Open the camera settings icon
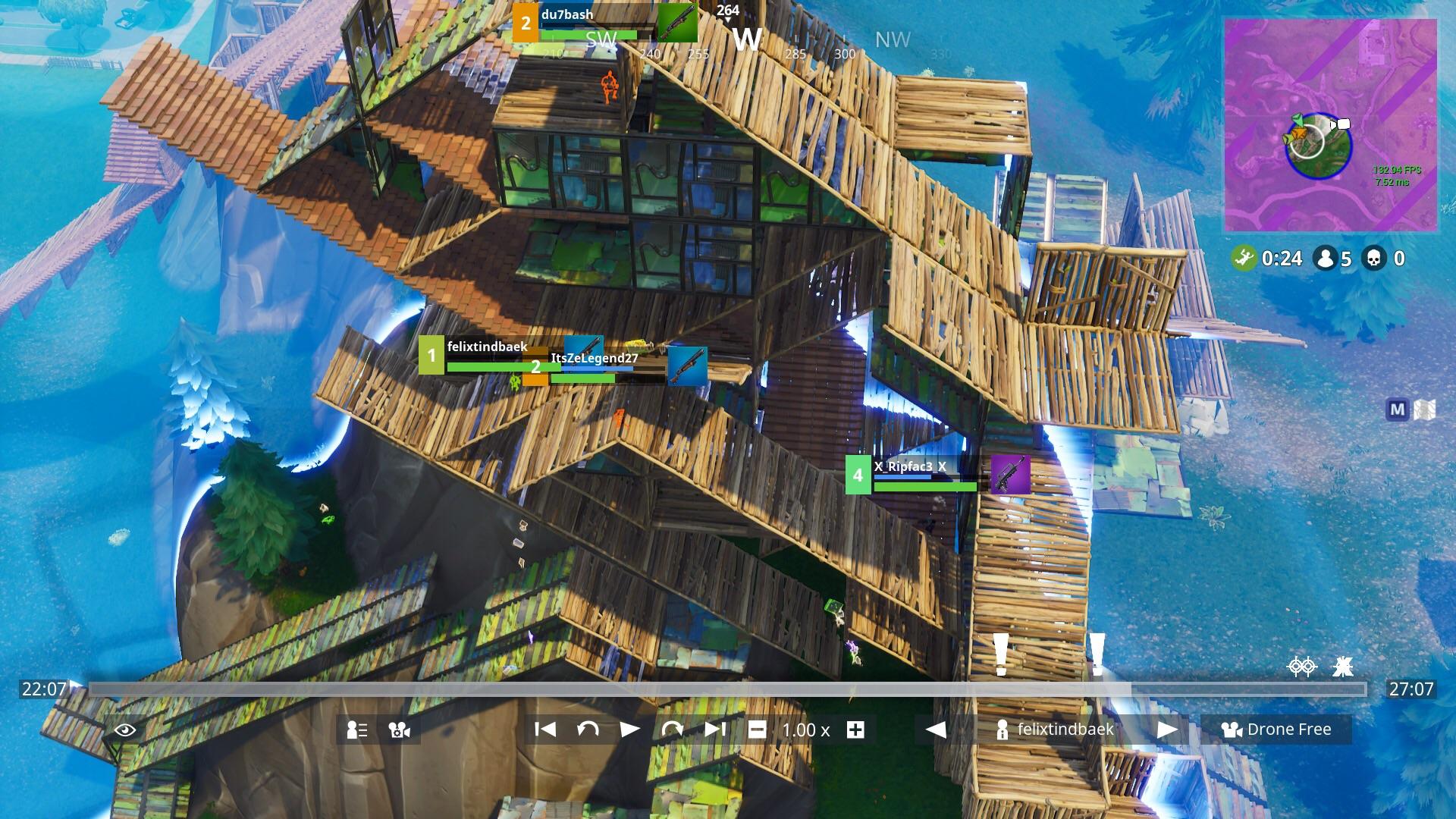This screenshot has height=819, width=1456. coord(398,730)
